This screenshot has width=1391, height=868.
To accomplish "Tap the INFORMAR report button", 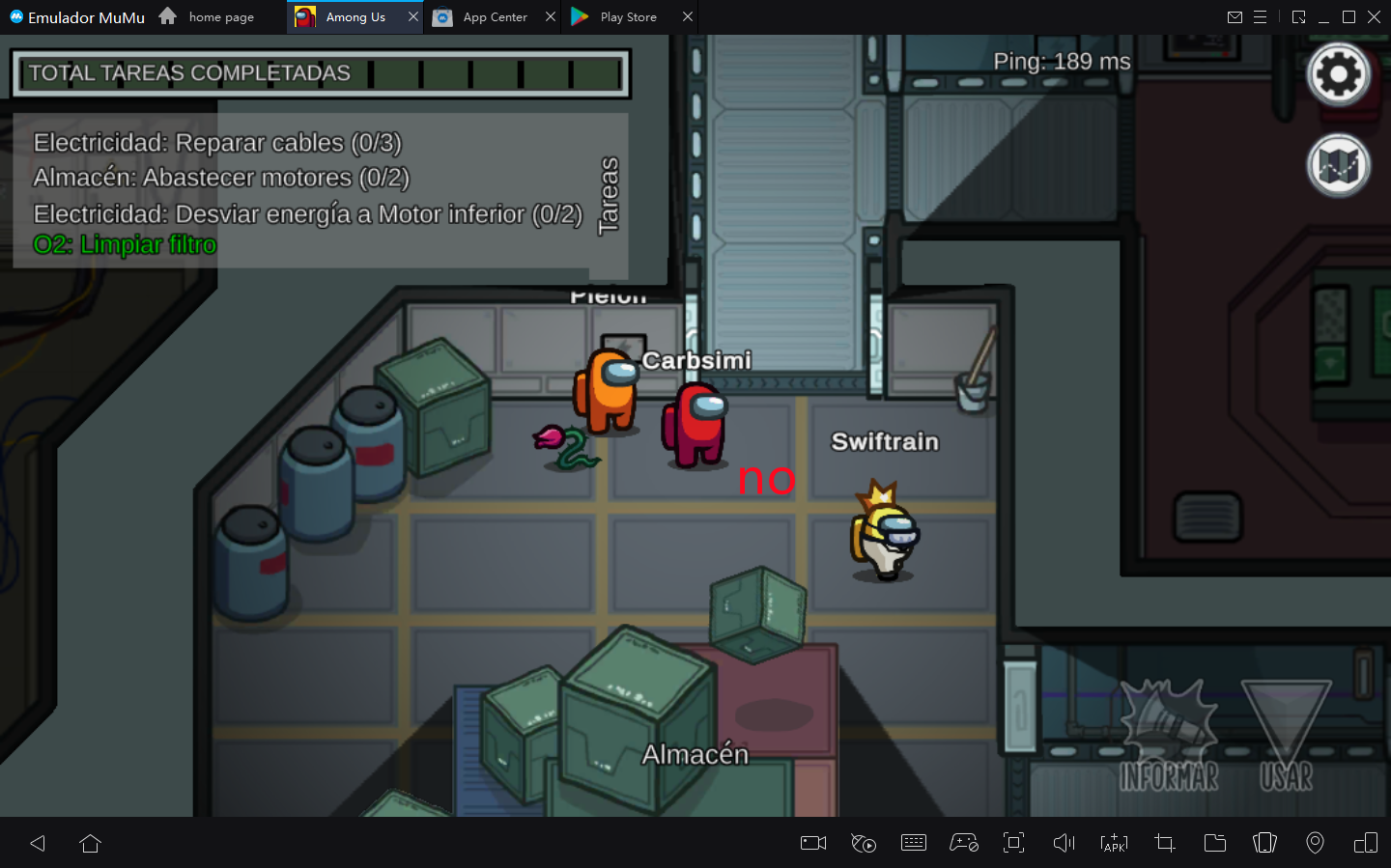I will [x=1169, y=739].
